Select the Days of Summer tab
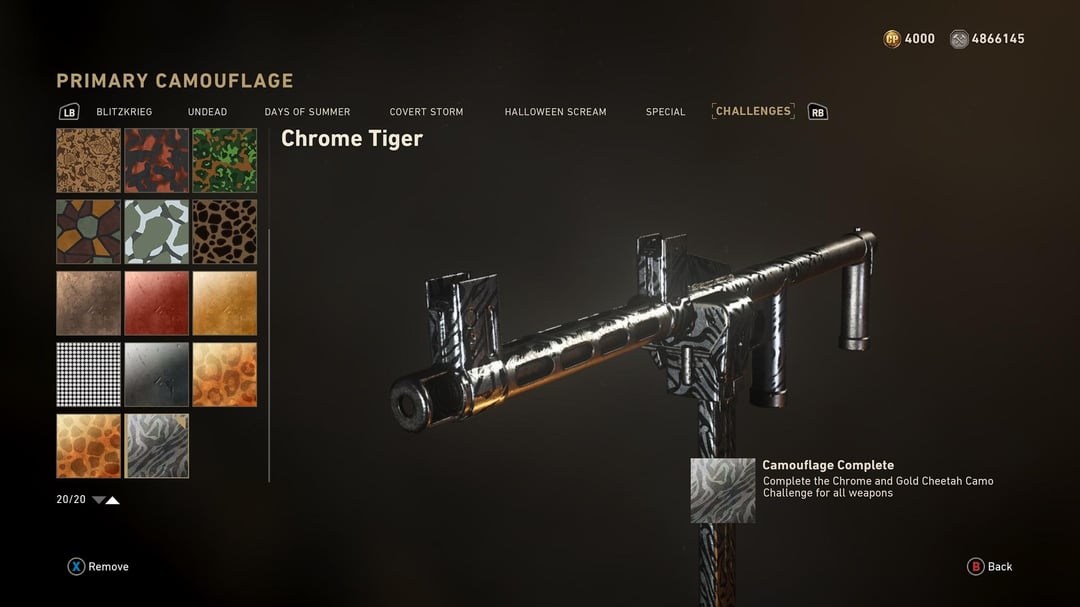This screenshot has height=607, width=1080. pyautogui.click(x=307, y=112)
